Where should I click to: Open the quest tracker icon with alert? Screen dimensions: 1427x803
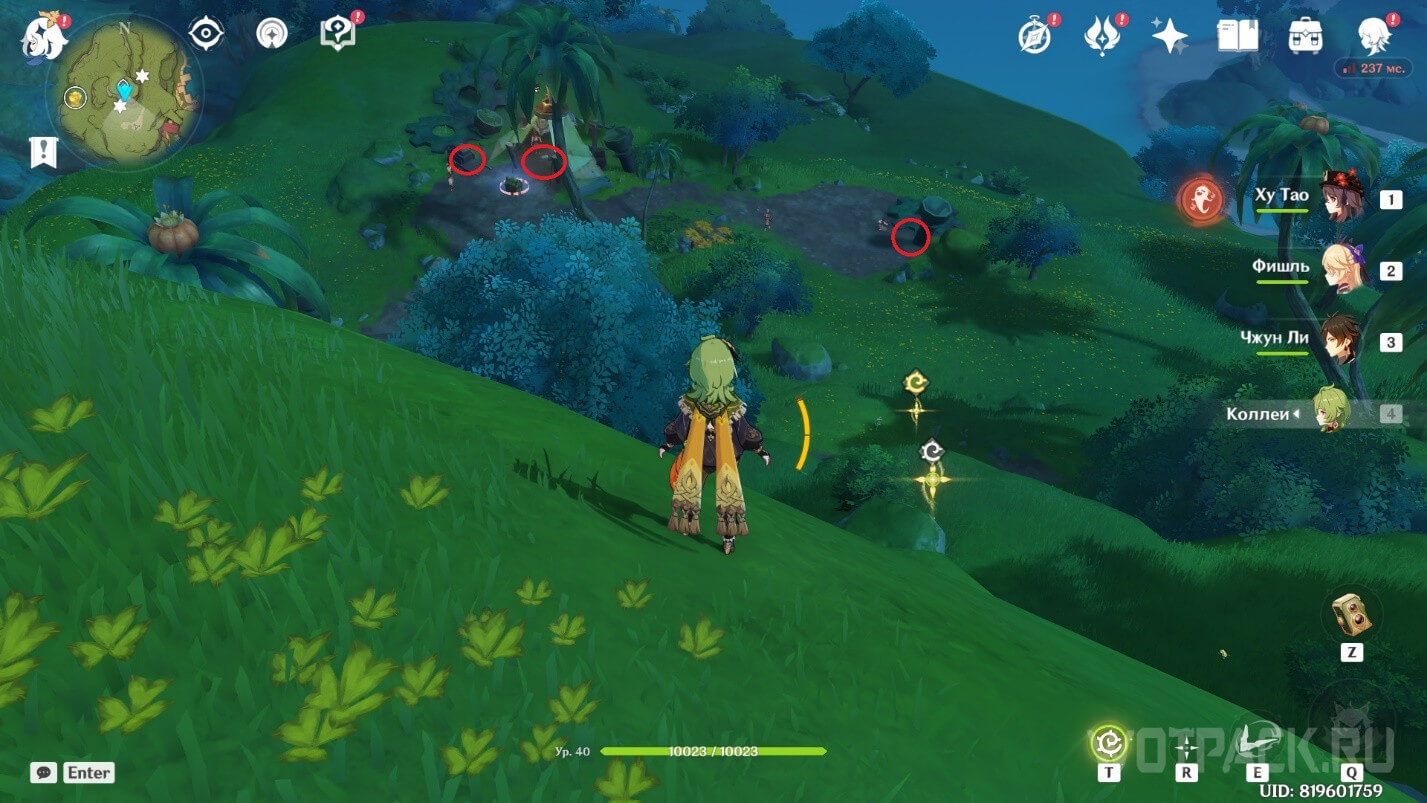coord(338,35)
